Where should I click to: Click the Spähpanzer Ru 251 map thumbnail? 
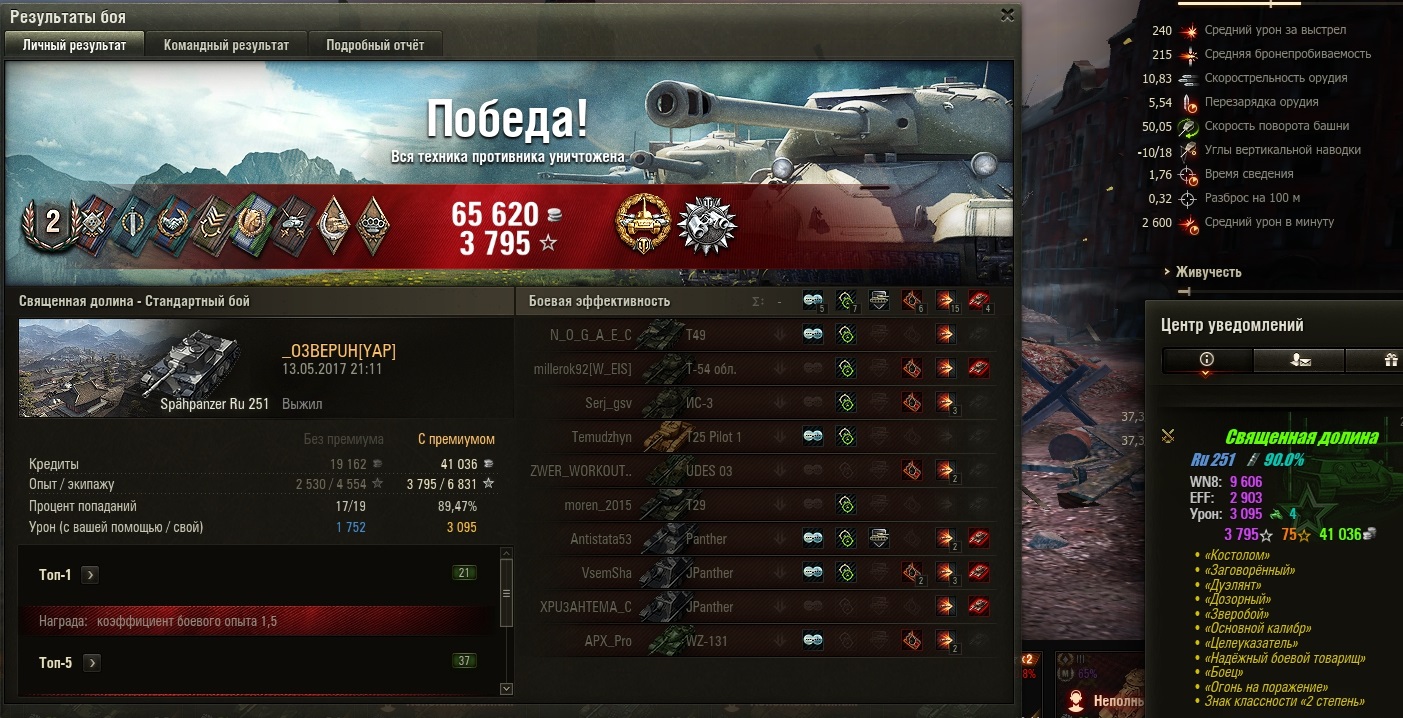coord(130,367)
